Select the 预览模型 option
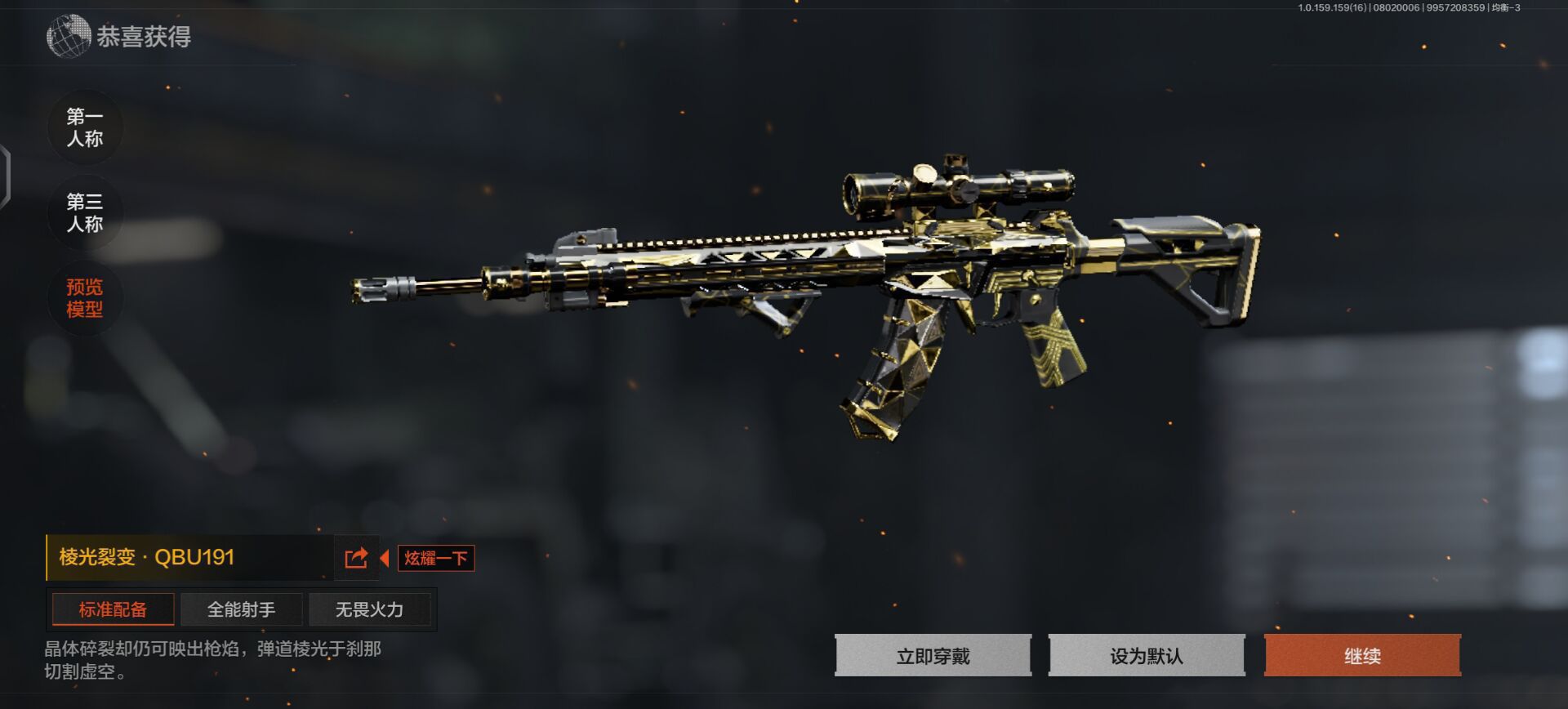The height and width of the screenshot is (709, 1568). coord(85,298)
